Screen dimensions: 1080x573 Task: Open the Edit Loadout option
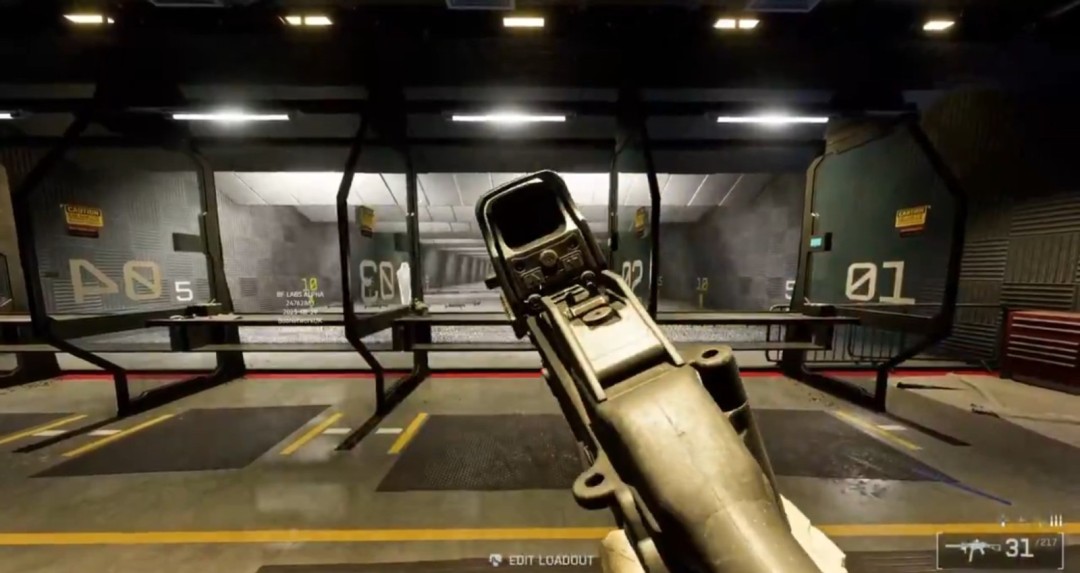[542, 560]
